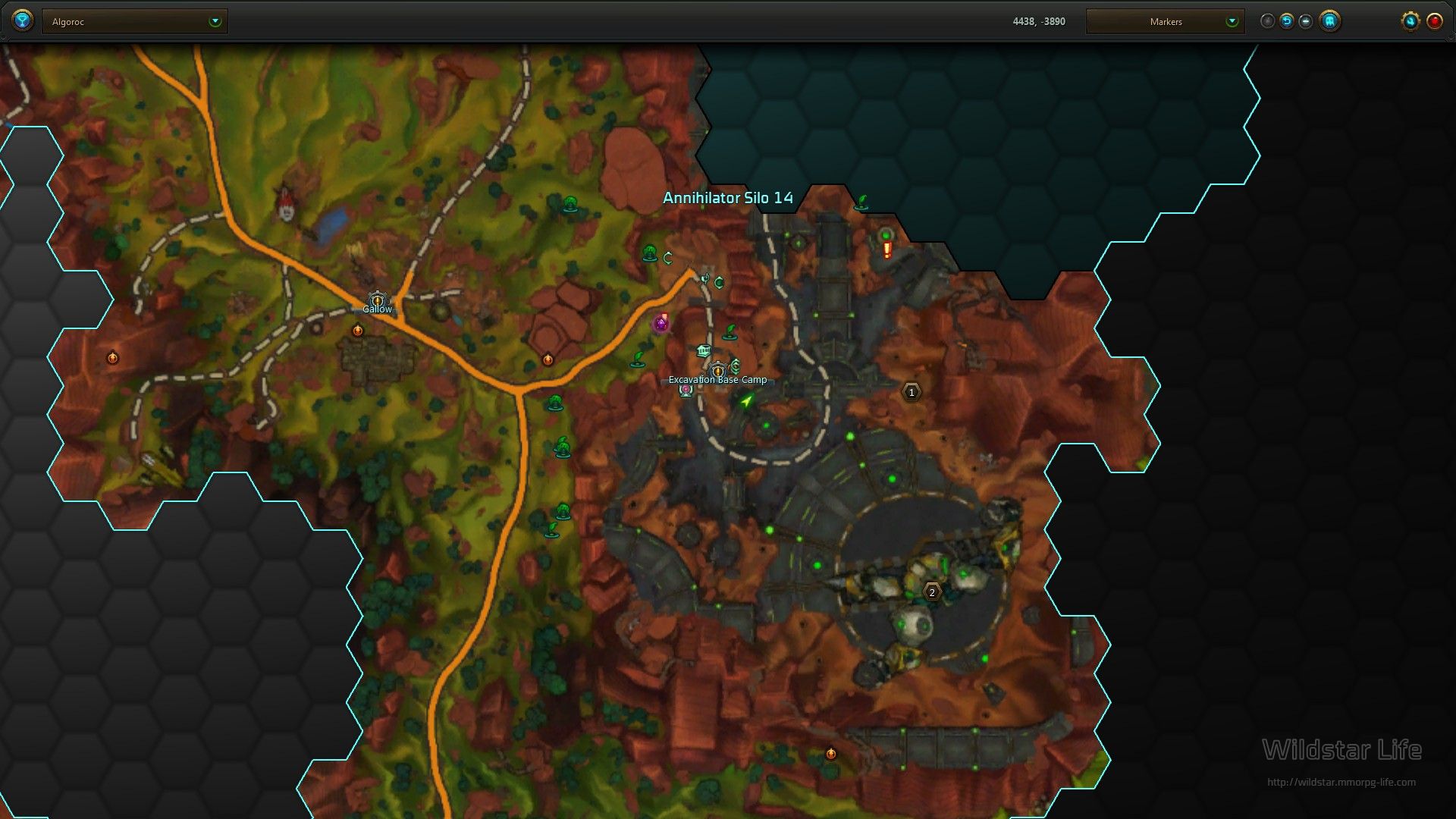Click the blue return arrow button

click(1286, 21)
